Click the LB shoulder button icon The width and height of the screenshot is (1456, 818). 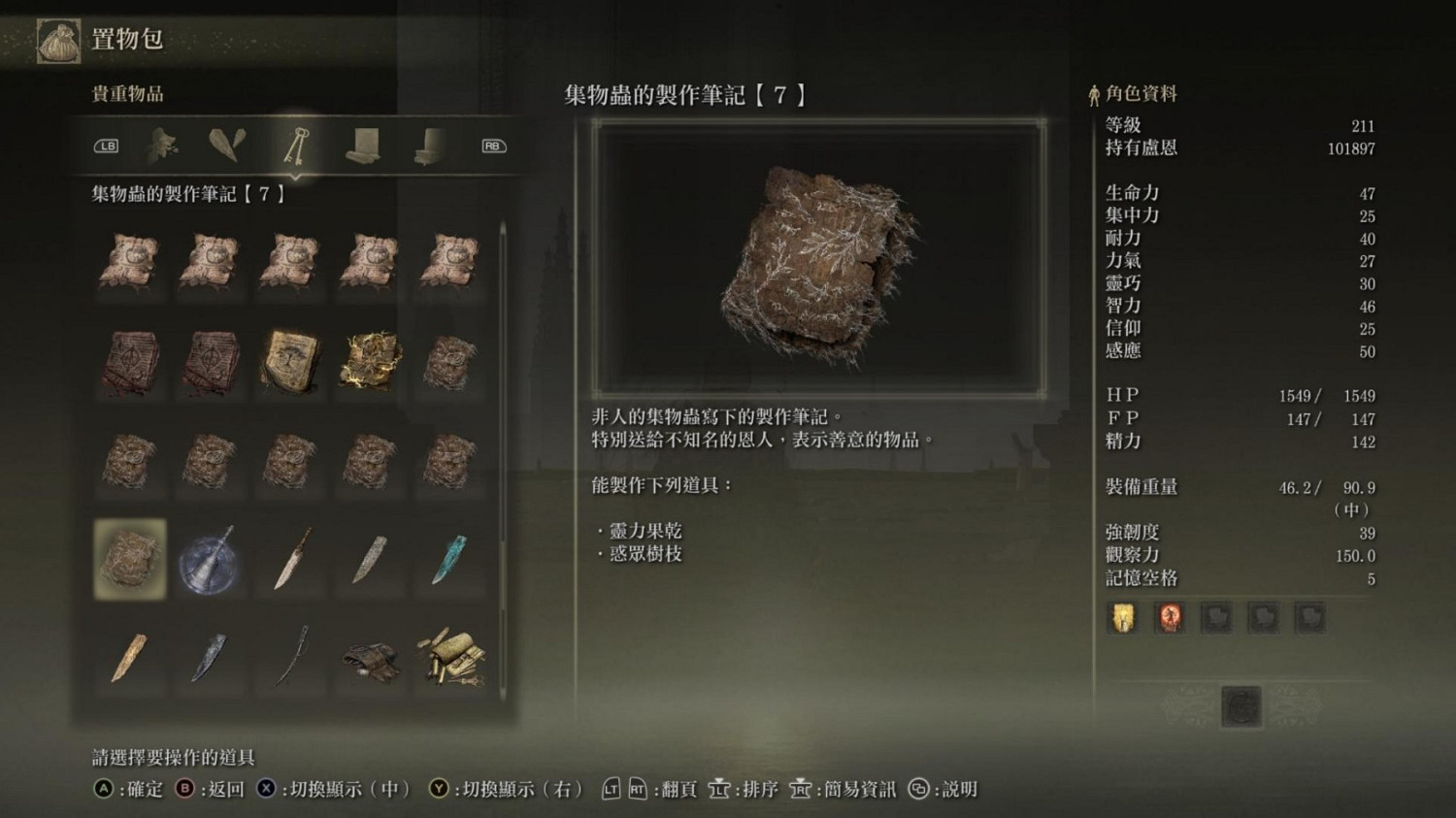(107, 146)
